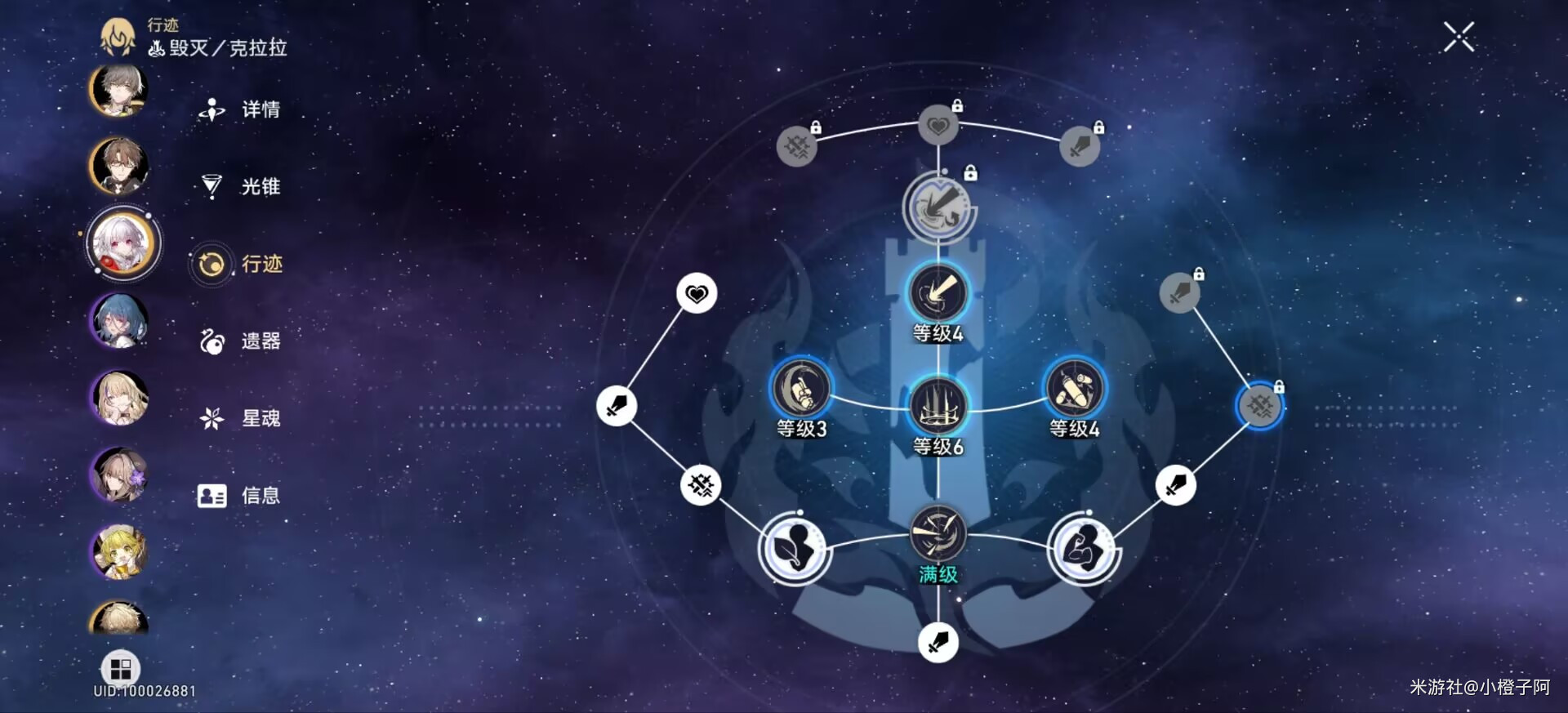This screenshot has height=713, width=1568.
Task: Close the Traces screen with the X
Action: (x=1459, y=38)
